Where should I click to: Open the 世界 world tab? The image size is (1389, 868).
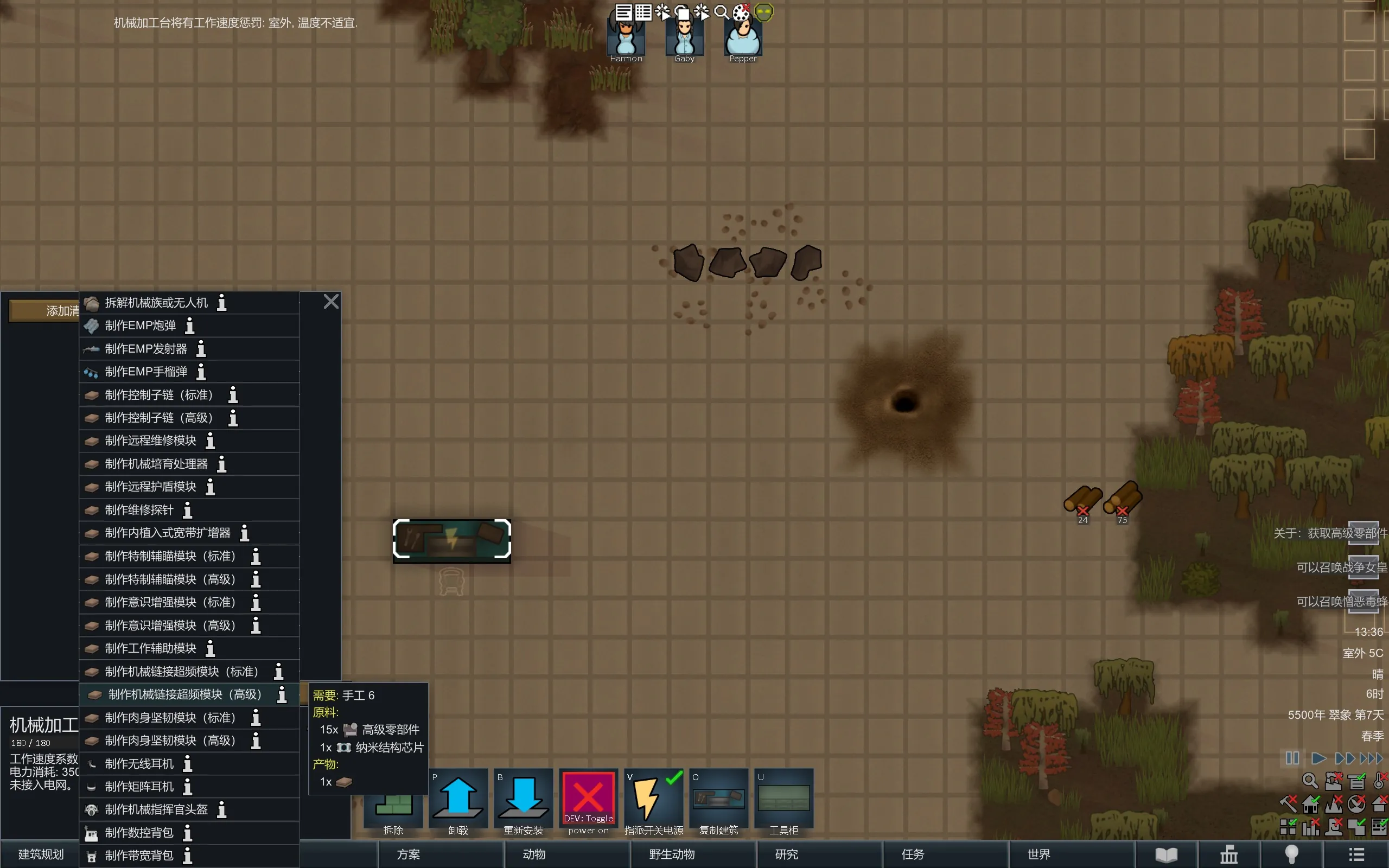point(1039,854)
